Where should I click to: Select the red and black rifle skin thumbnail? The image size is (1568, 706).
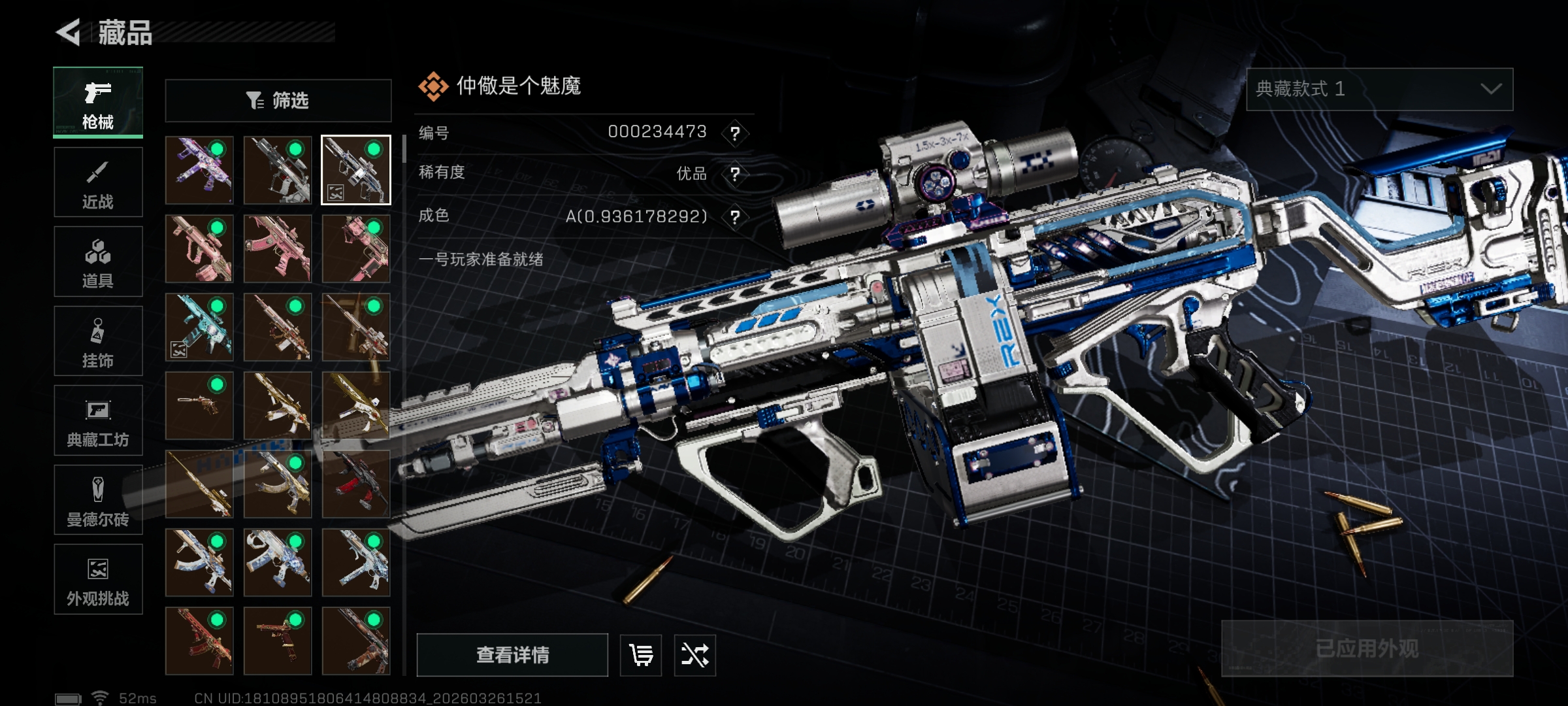coord(356,484)
